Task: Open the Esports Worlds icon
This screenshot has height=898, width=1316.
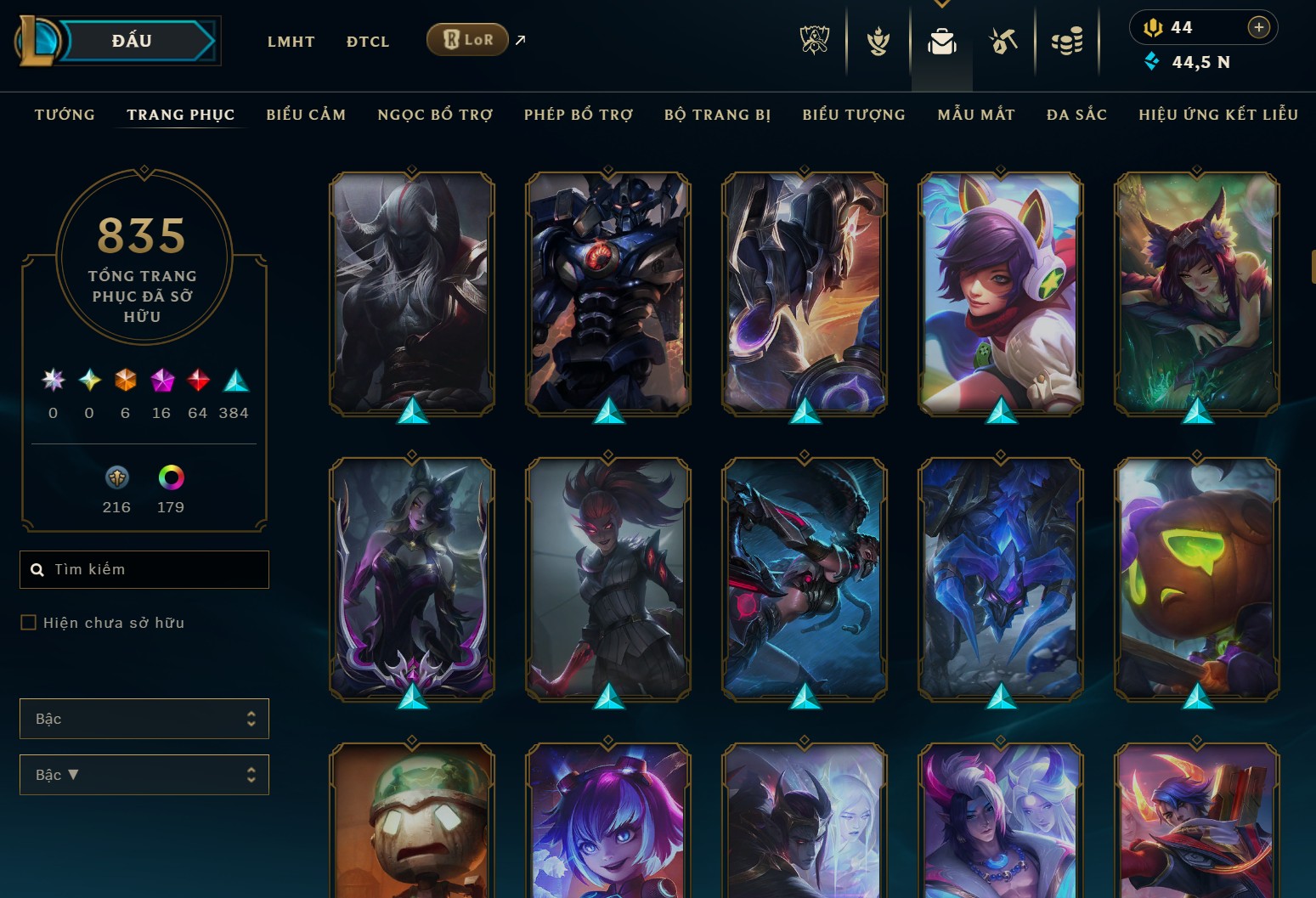Action: click(816, 38)
